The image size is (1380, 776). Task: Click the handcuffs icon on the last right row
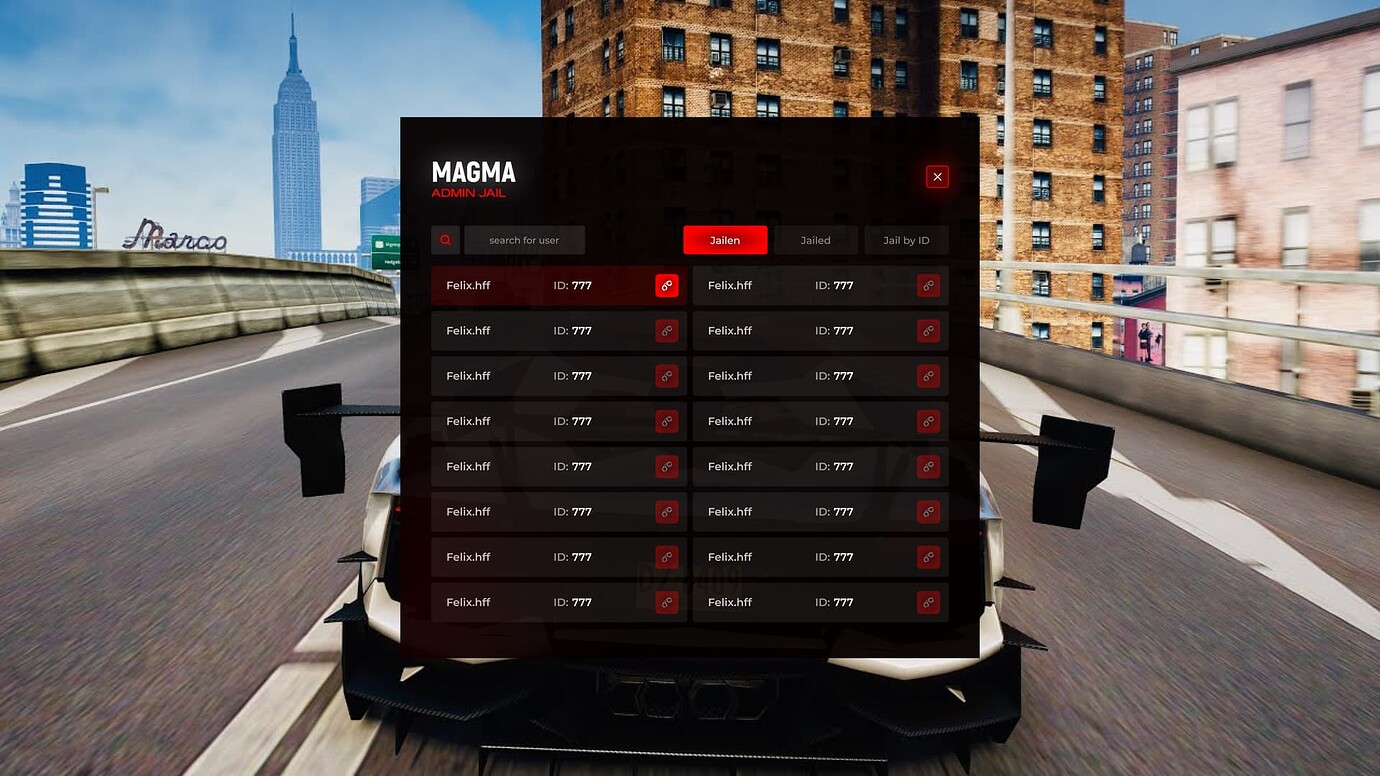[929, 602]
